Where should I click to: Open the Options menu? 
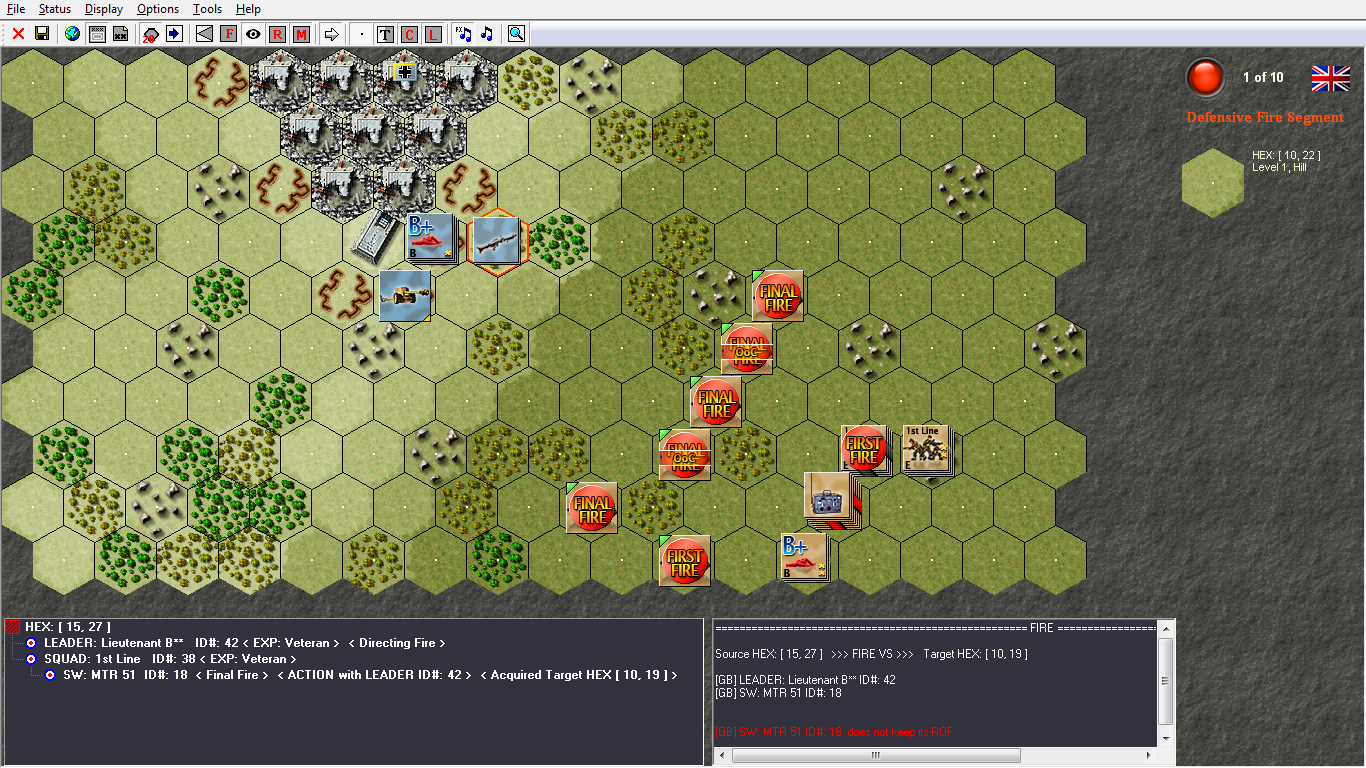point(157,9)
